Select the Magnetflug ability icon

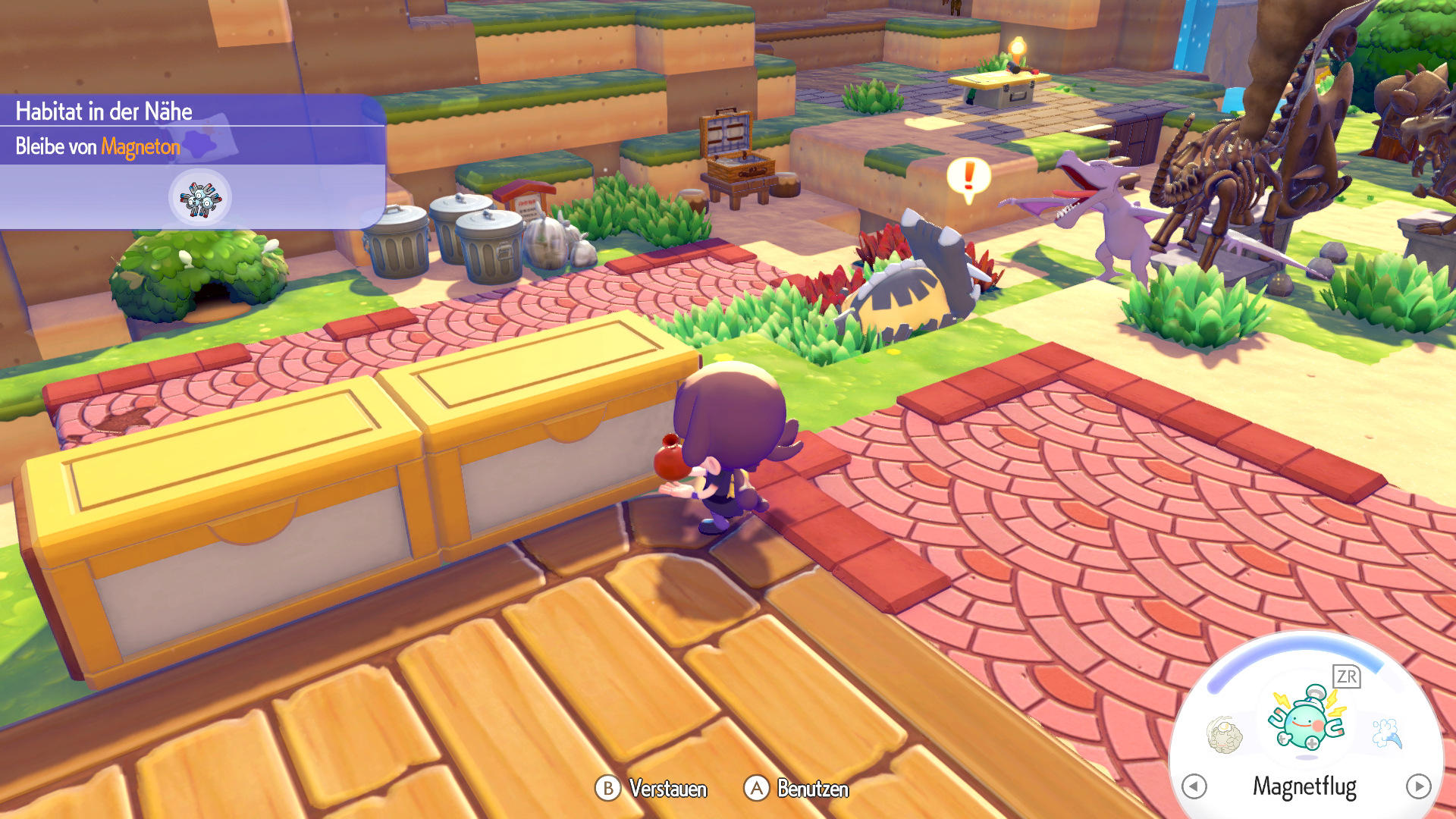click(x=1306, y=719)
